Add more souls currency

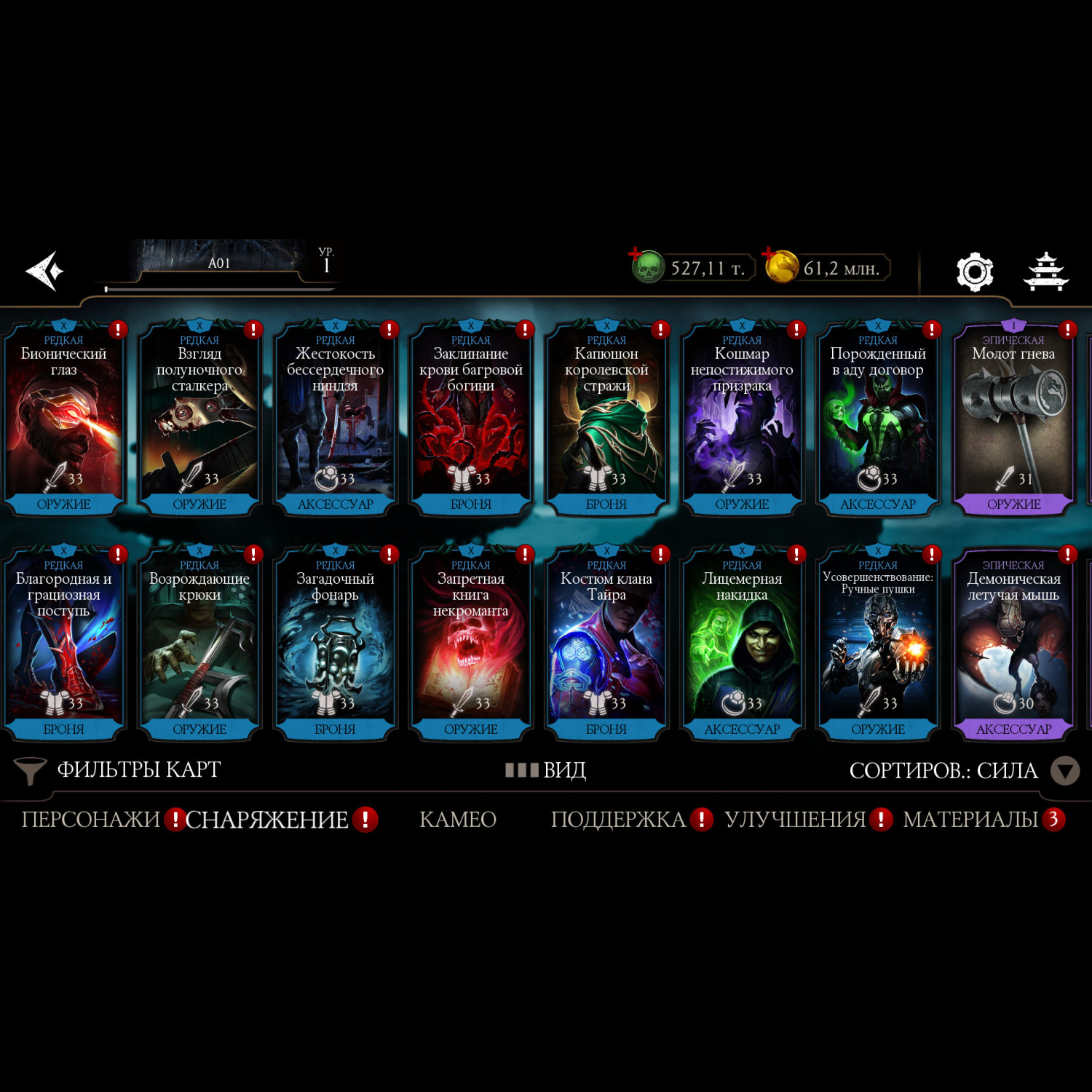(636, 255)
